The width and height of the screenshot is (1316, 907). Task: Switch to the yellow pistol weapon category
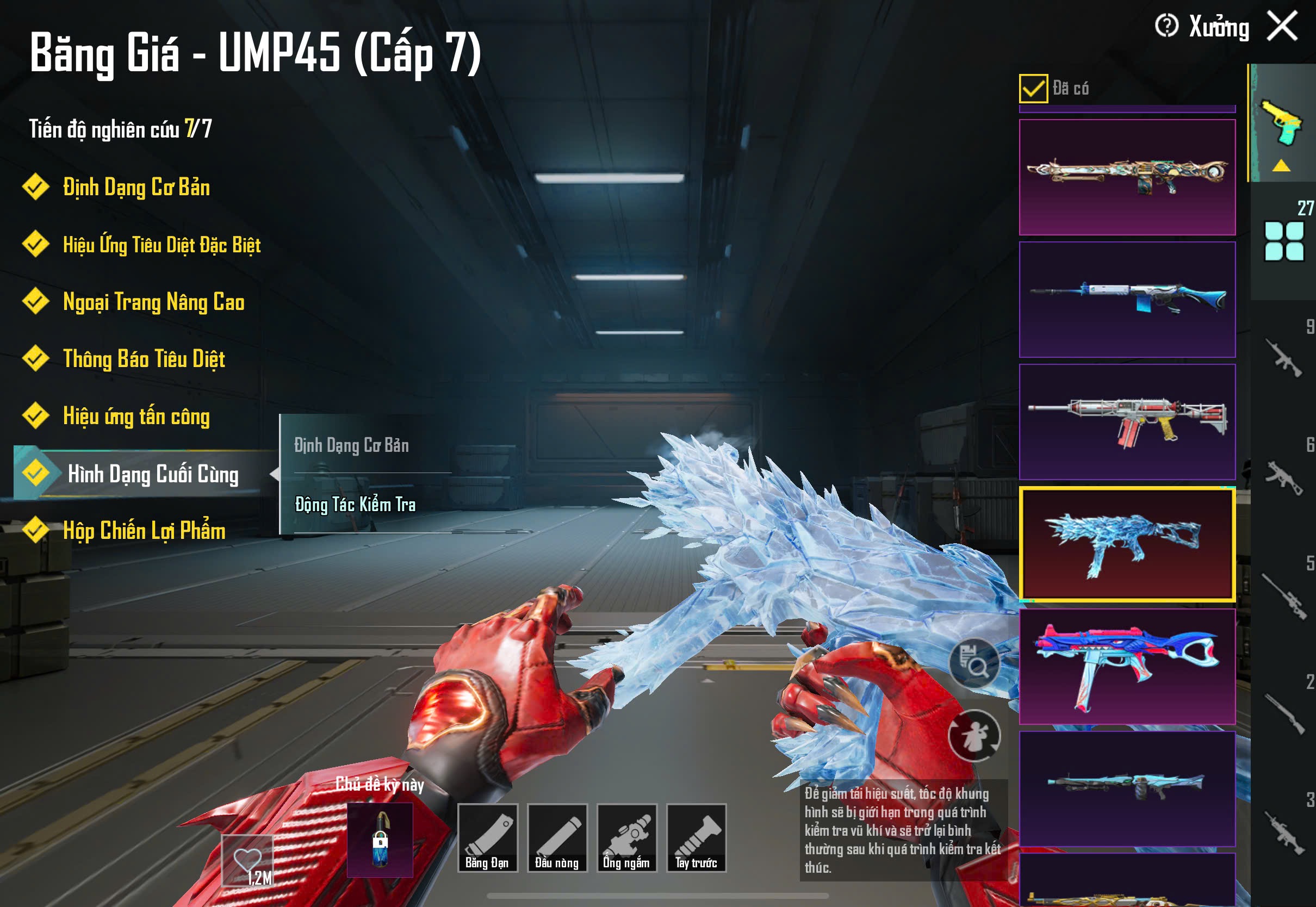coord(1281,123)
